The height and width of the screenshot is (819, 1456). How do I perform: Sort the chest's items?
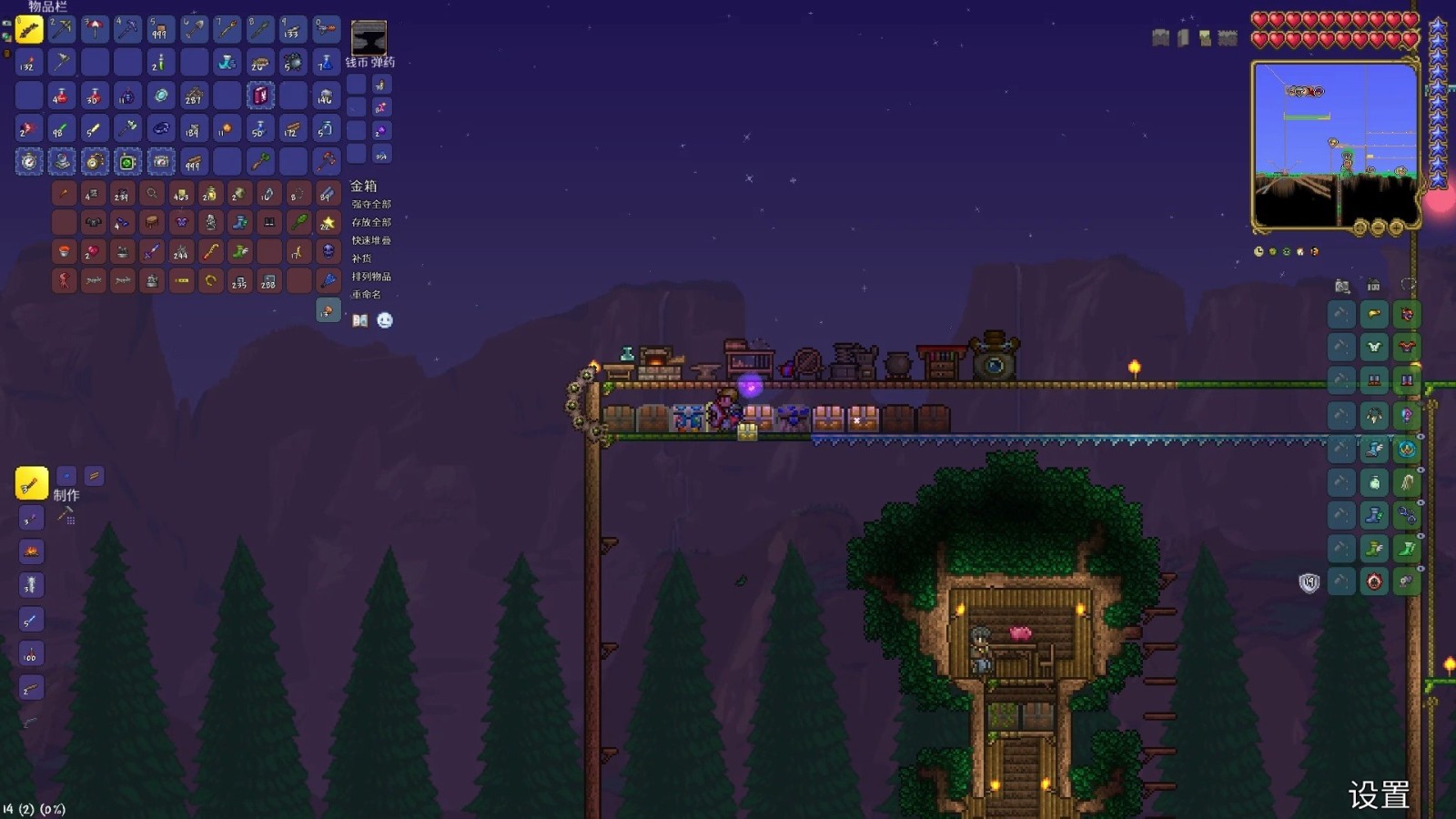[x=371, y=277]
